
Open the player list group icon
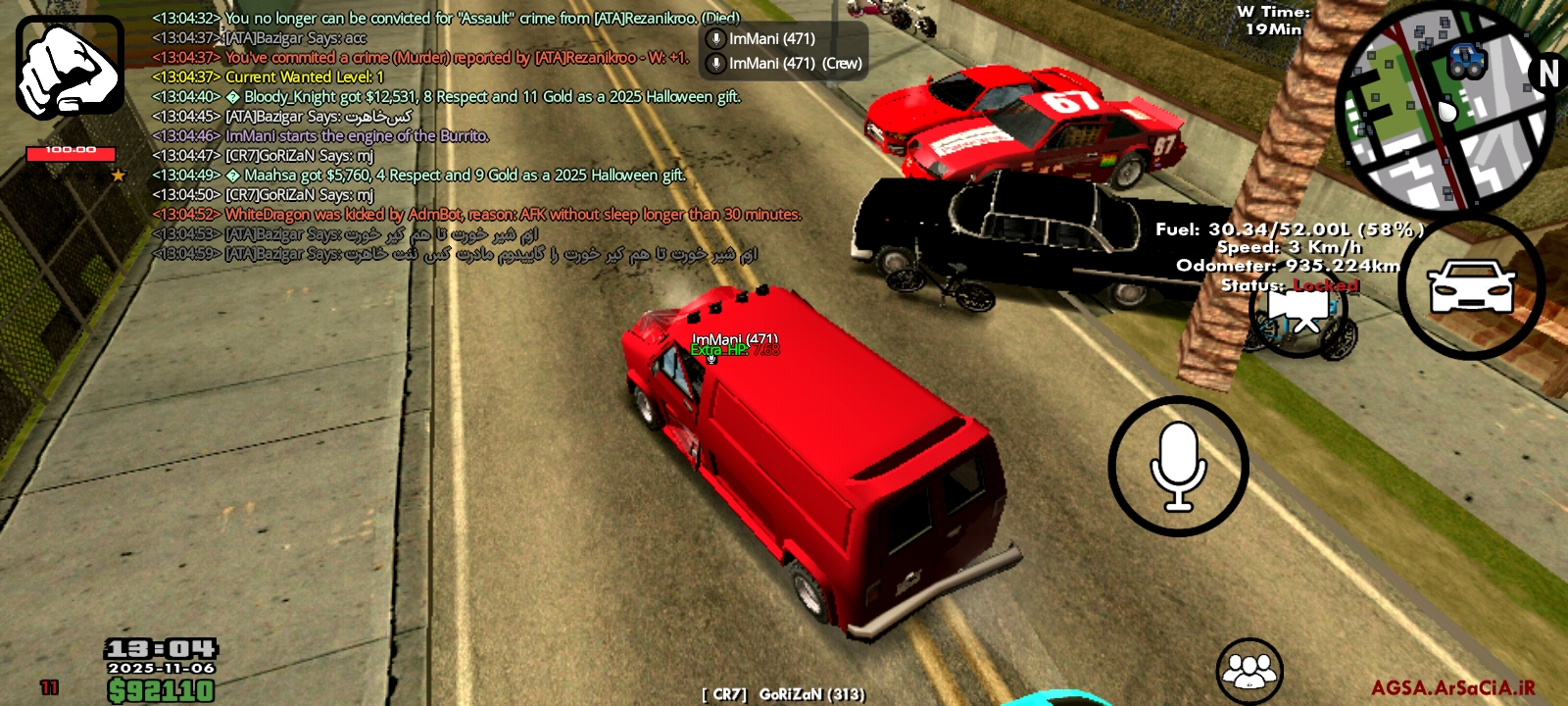1249,671
